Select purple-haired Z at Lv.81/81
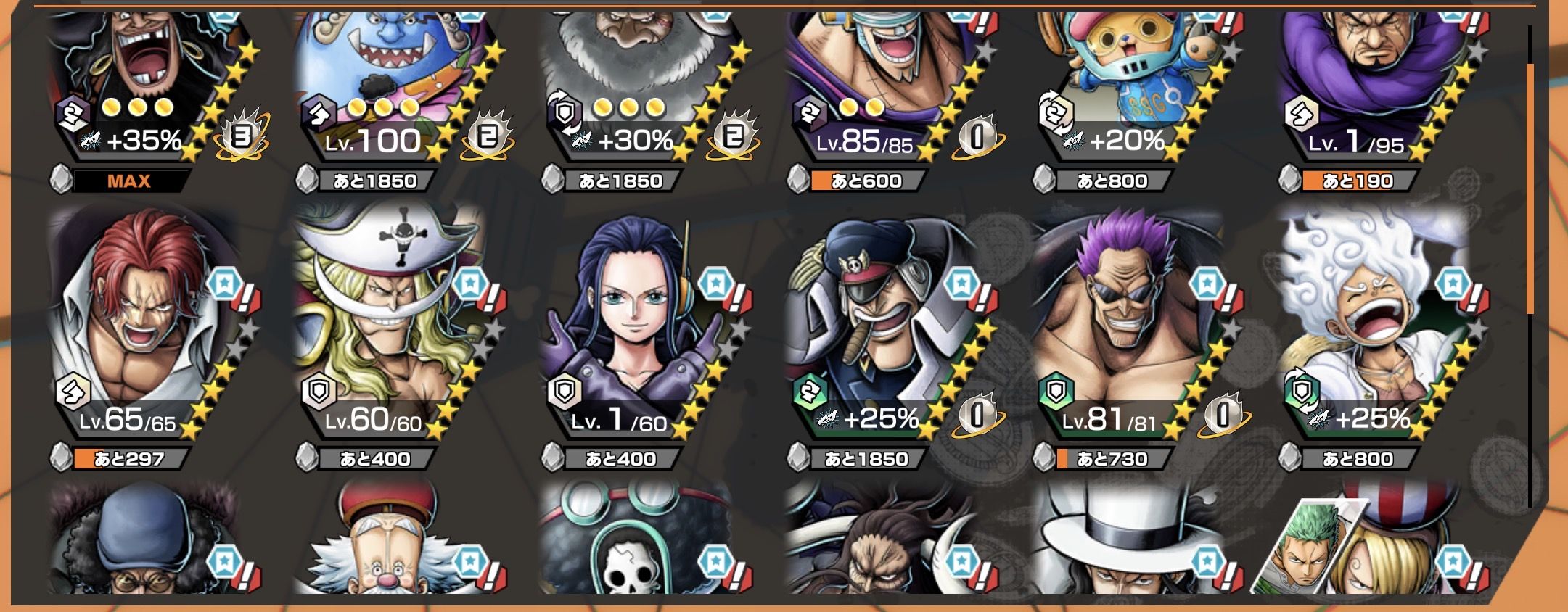 (x=1128, y=326)
